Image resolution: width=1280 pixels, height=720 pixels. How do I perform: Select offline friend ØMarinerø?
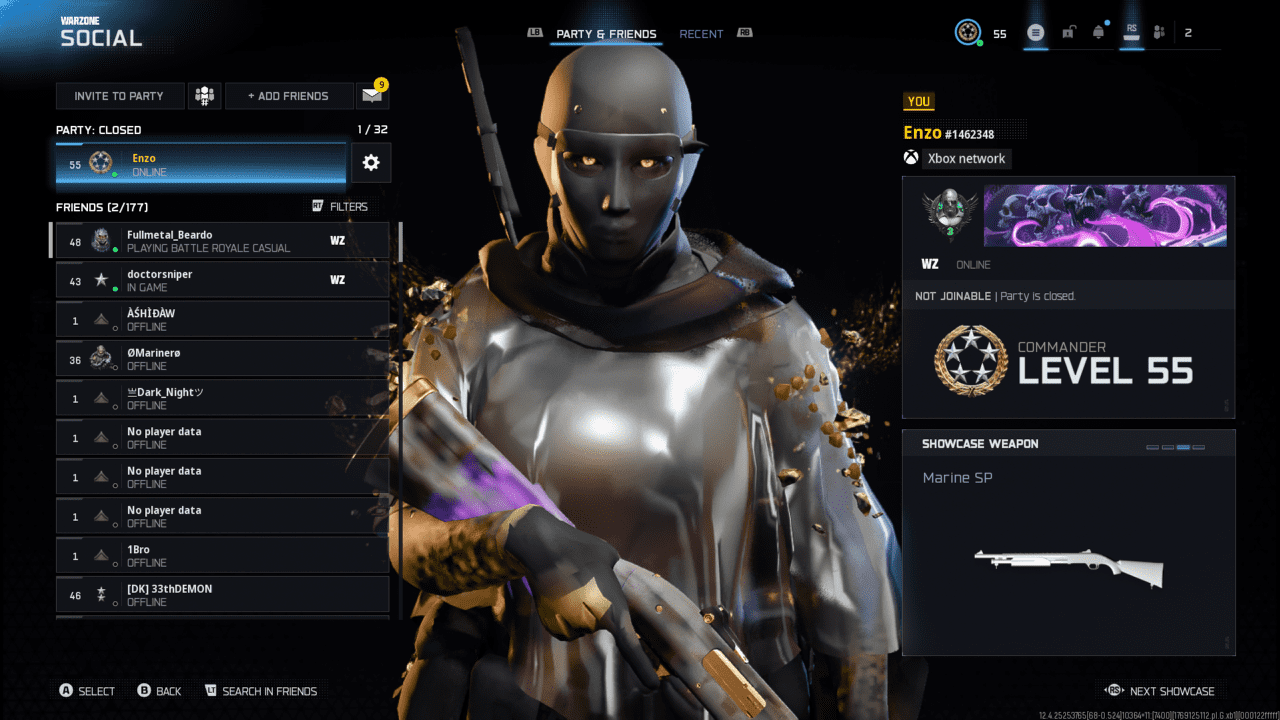(x=220, y=359)
